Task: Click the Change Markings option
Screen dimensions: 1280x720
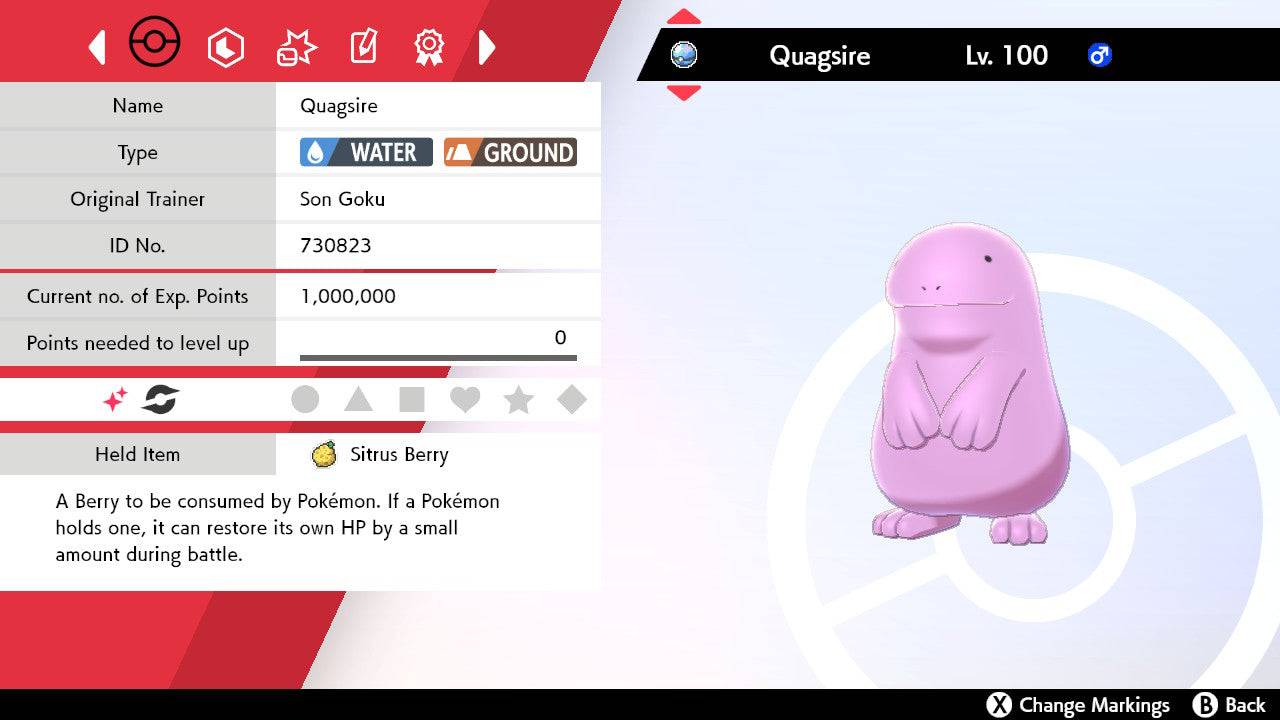Action: pos(1078,705)
